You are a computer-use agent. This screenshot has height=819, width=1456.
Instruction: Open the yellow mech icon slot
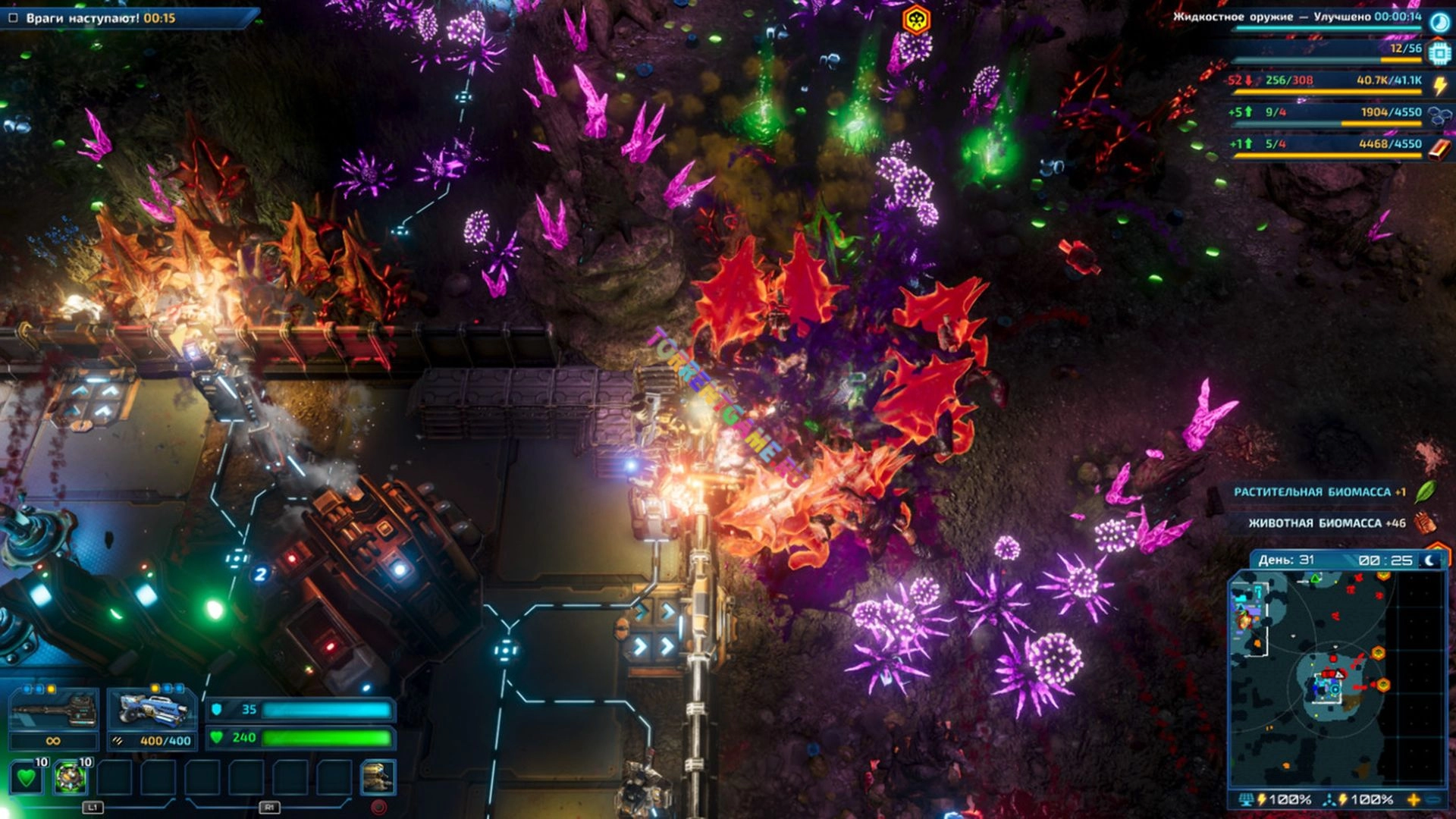378,778
